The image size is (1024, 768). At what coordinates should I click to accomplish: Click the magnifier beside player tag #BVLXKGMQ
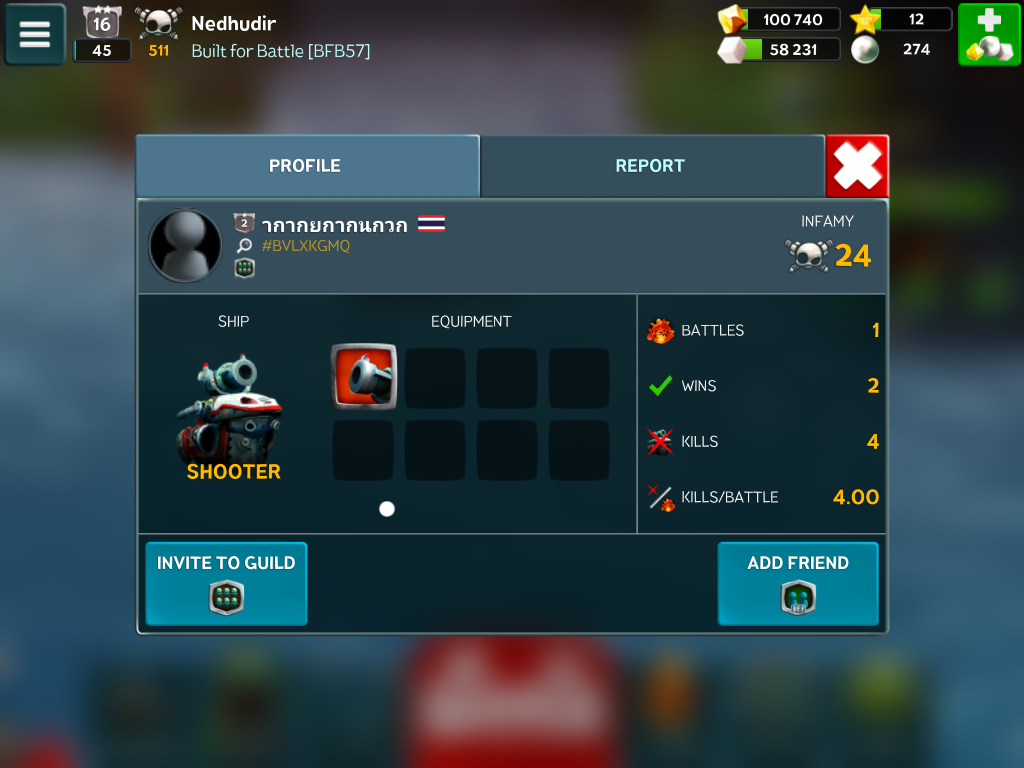coord(244,246)
